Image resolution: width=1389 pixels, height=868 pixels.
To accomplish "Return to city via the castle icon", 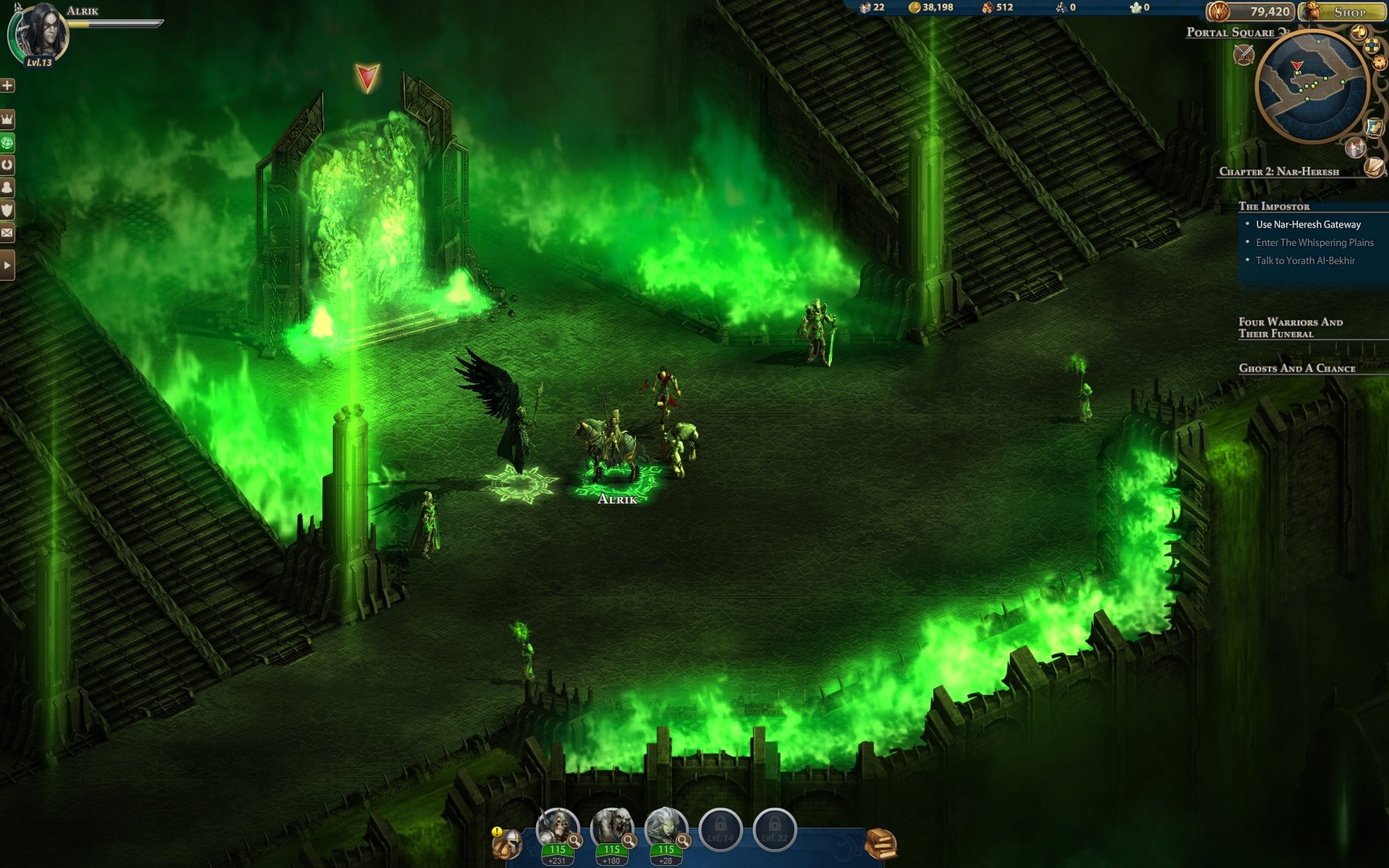I will 1356,149.
